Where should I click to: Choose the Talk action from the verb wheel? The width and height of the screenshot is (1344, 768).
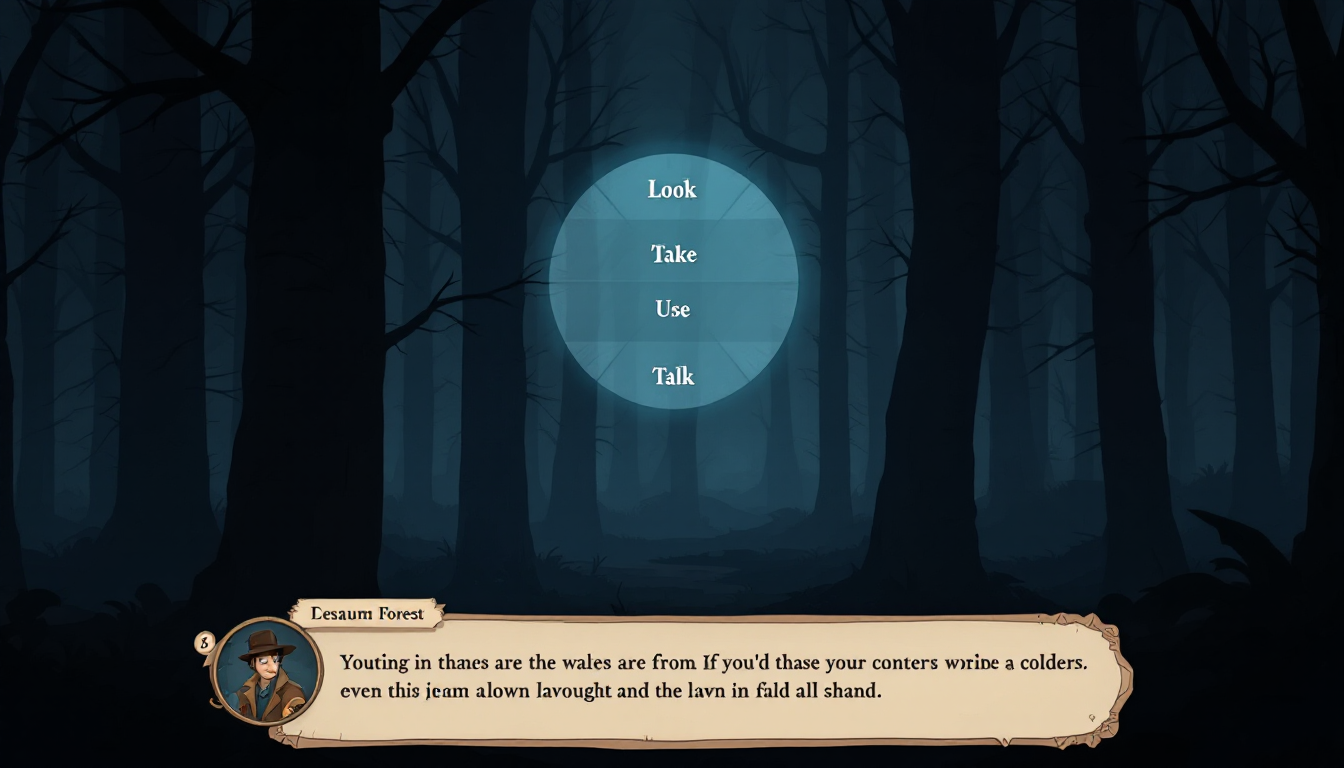pos(672,376)
